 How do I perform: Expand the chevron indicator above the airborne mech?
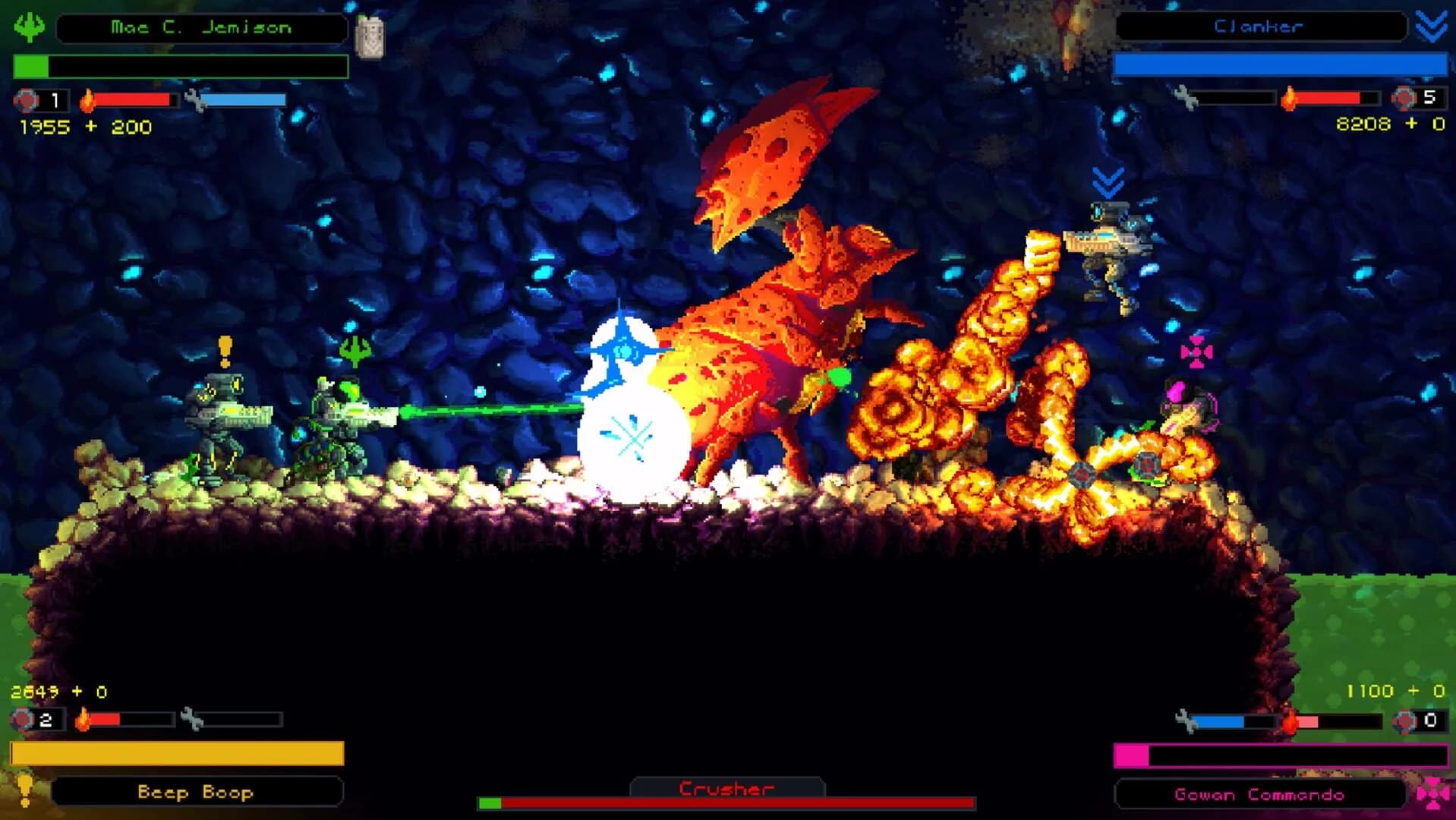pyautogui.click(x=1107, y=181)
